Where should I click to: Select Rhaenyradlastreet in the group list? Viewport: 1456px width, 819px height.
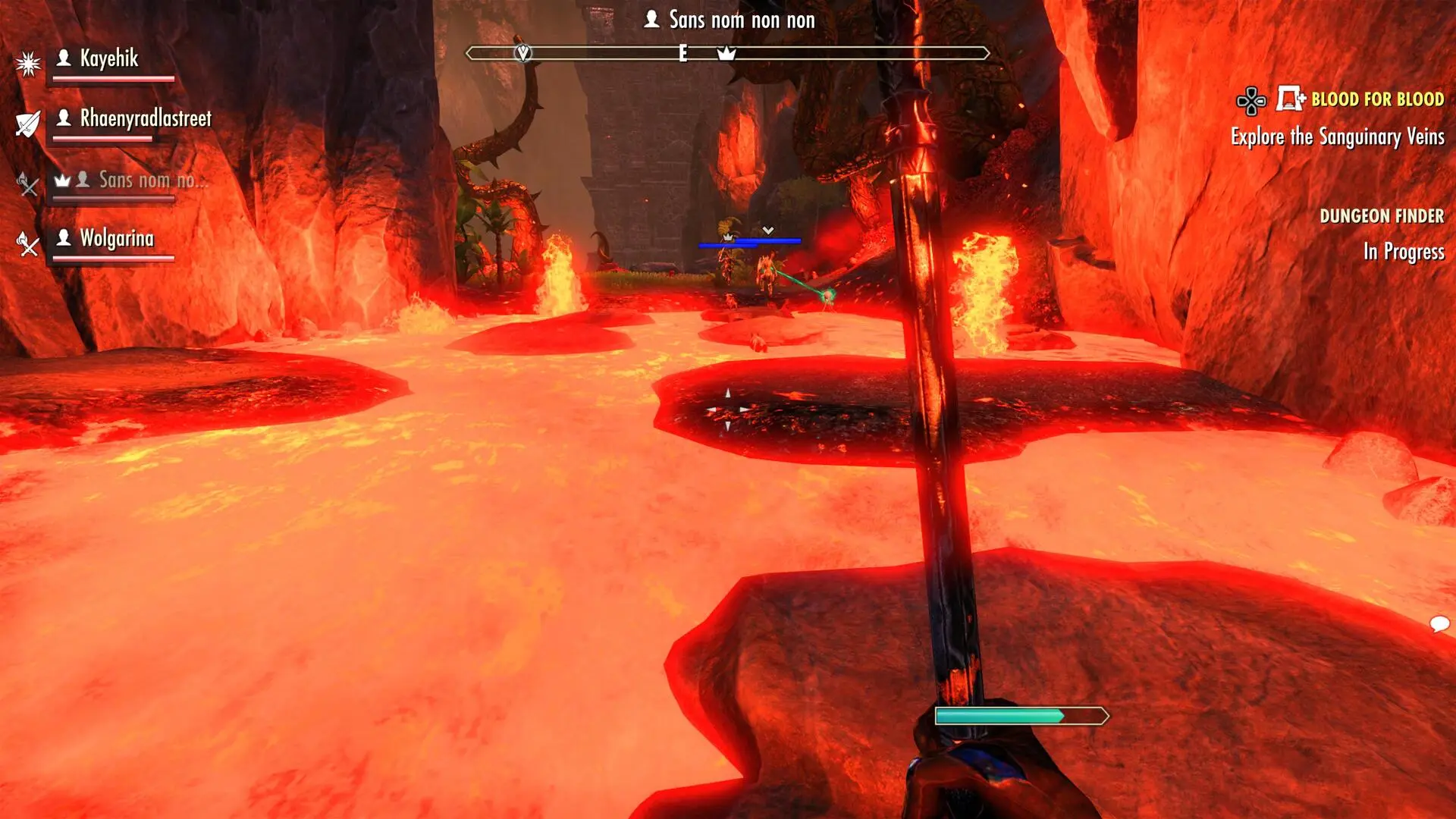click(x=145, y=119)
